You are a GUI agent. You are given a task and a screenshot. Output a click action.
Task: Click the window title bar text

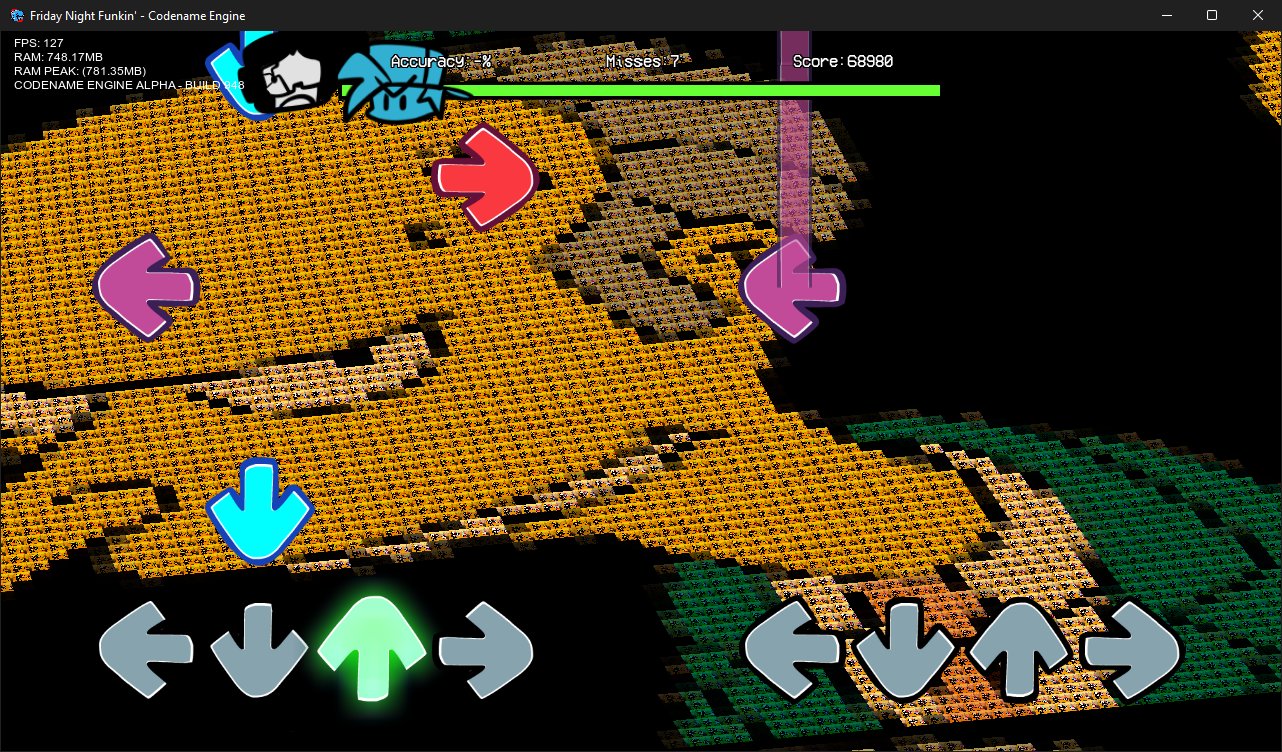tap(135, 15)
